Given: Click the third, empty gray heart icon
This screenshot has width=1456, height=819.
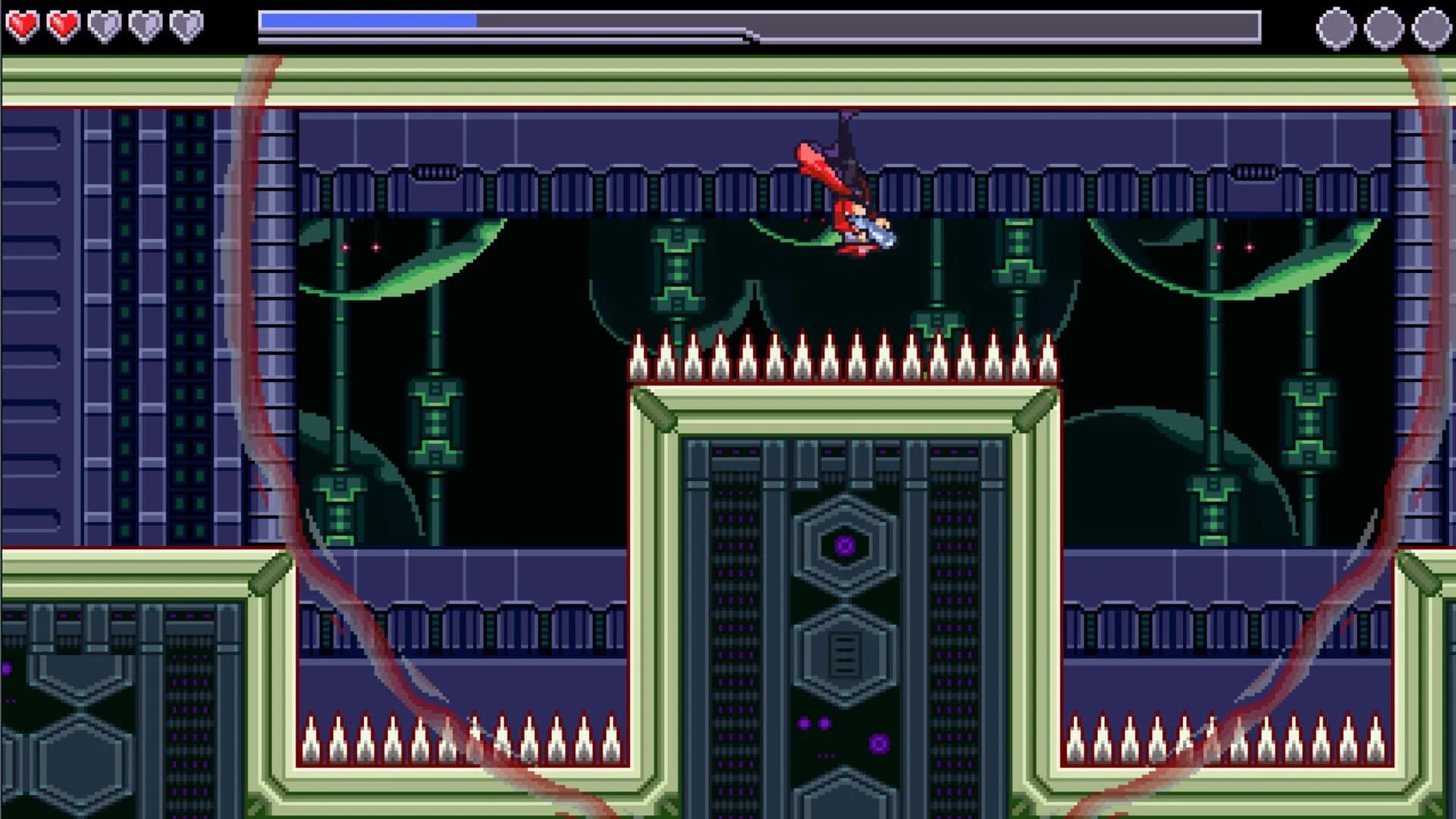Looking at the screenshot, I should coord(105,23).
